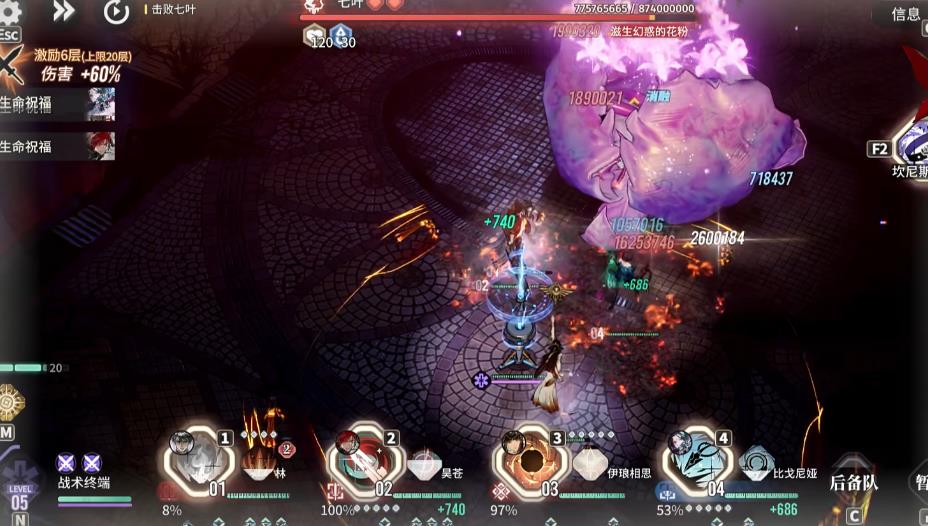
Task: Inspect the boss shield buff icon
Action: [x=314, y=37]
